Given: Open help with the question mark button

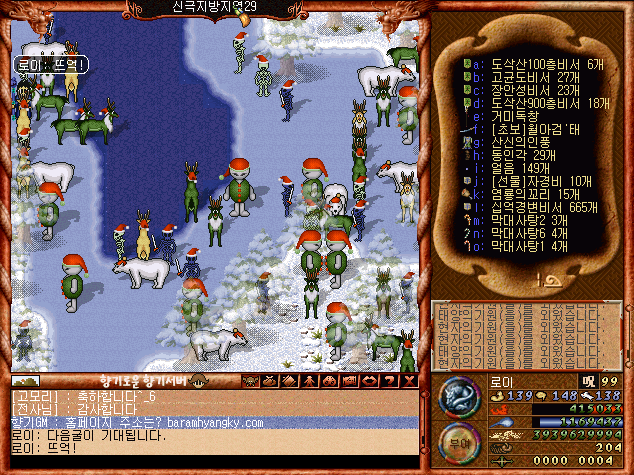Looking at the screenshot, I should [390, 380].
